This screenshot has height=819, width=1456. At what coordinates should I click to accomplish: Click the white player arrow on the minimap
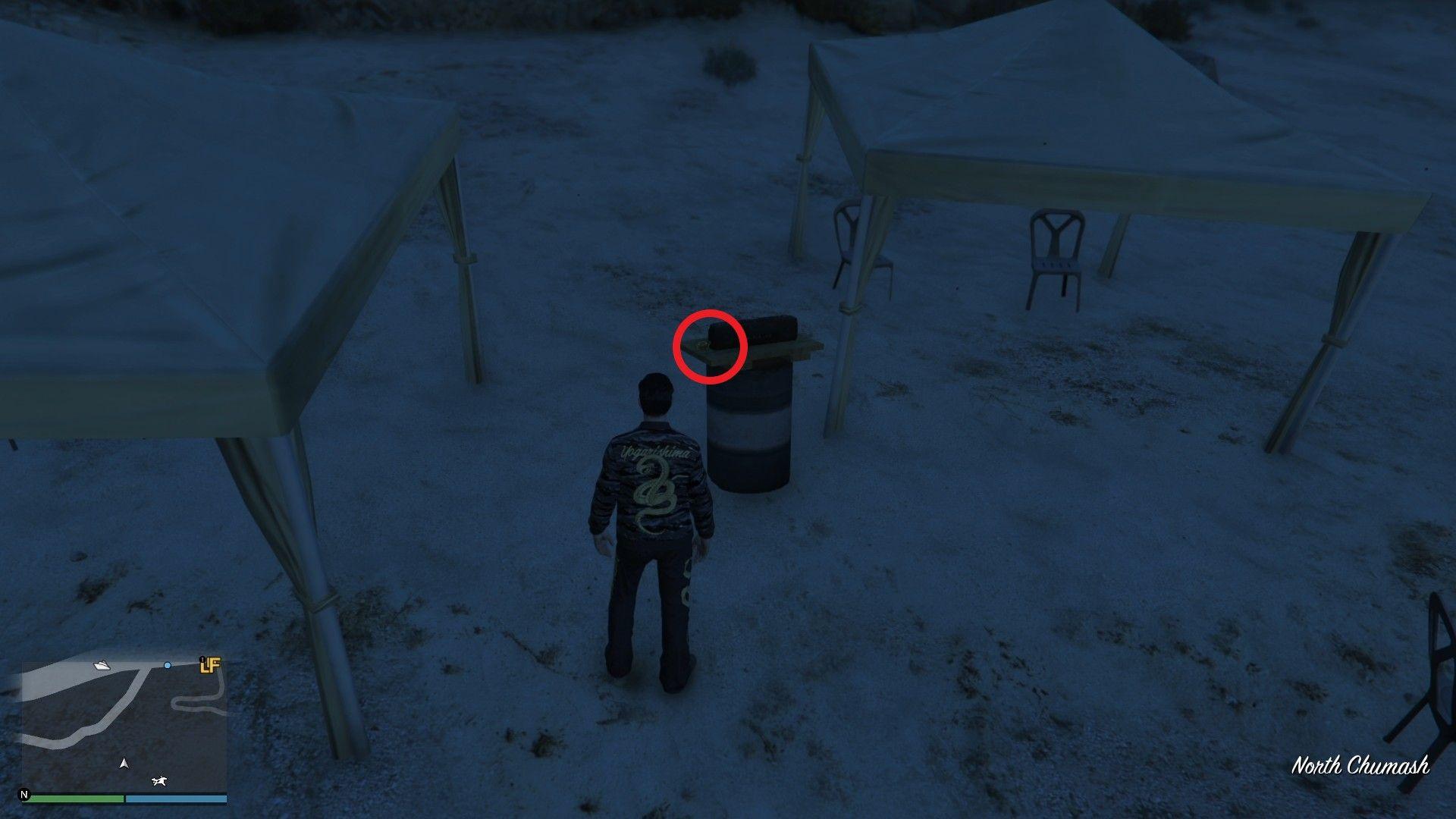tap(124, 763)
